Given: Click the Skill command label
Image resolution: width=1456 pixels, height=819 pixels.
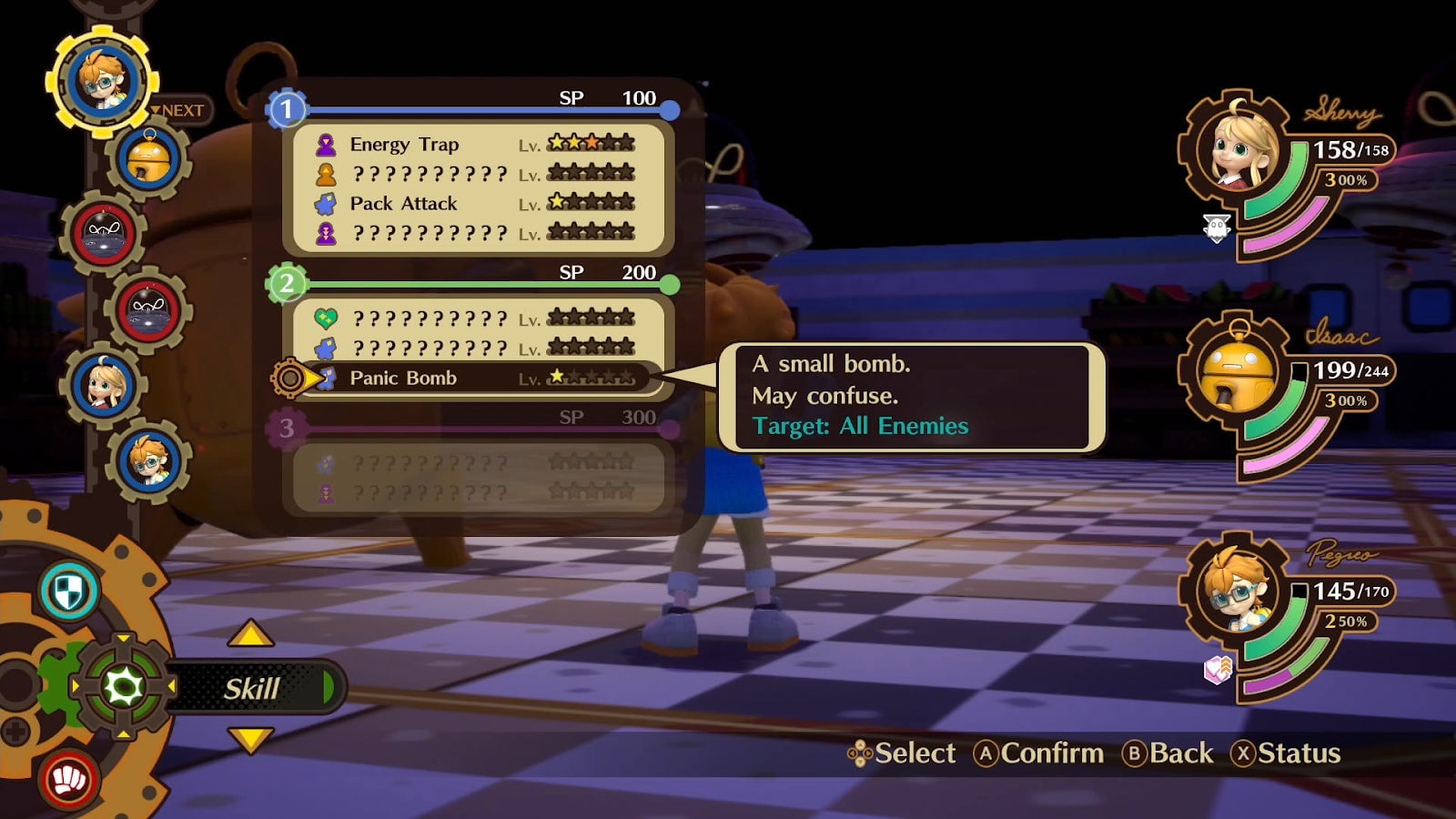Looking at the screenshot, I should (x=252, y=689).
